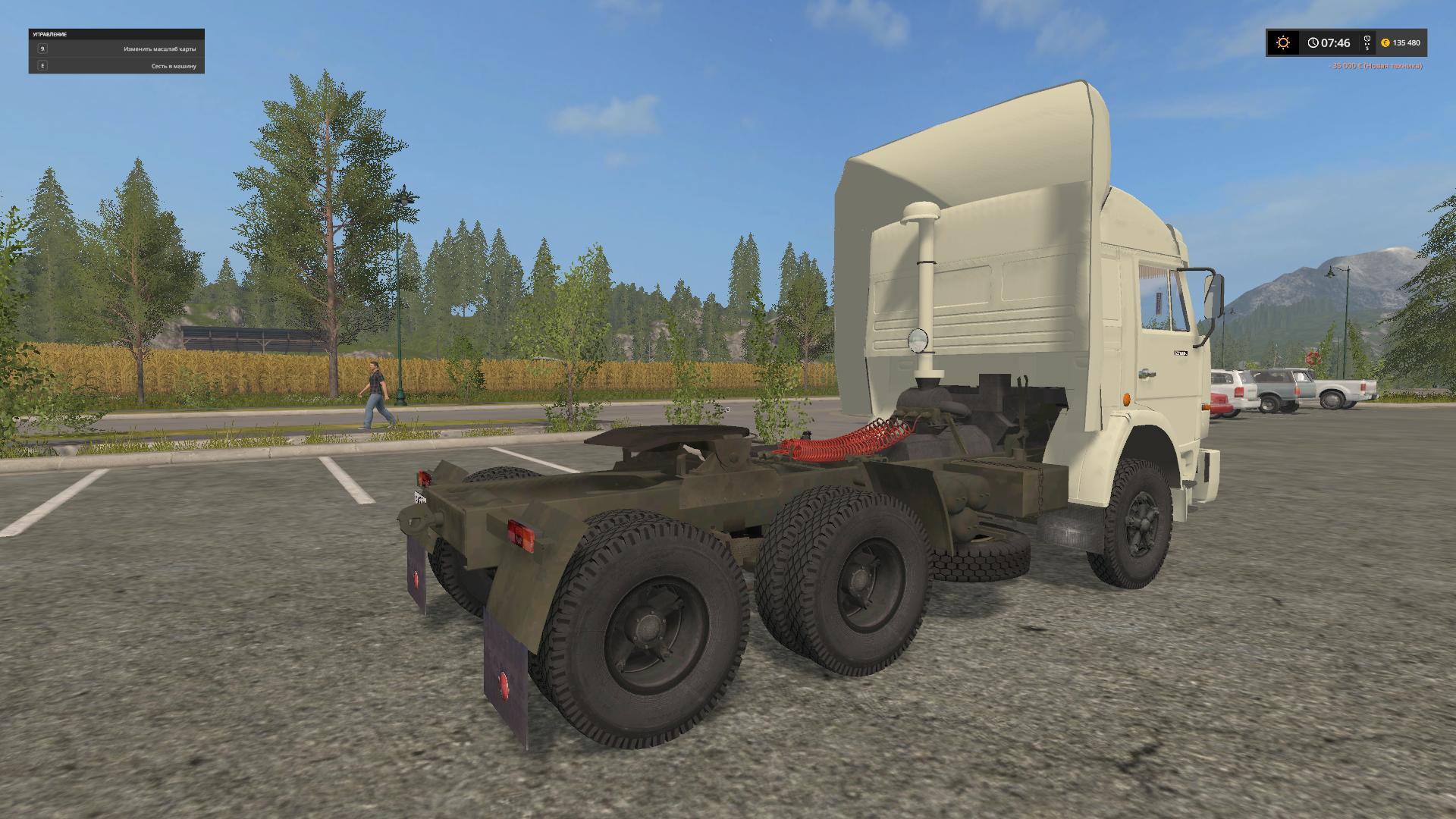Click the key badge E in the controls panel
The width and height of the screenshot is (1456, 819).
[42, 66]
